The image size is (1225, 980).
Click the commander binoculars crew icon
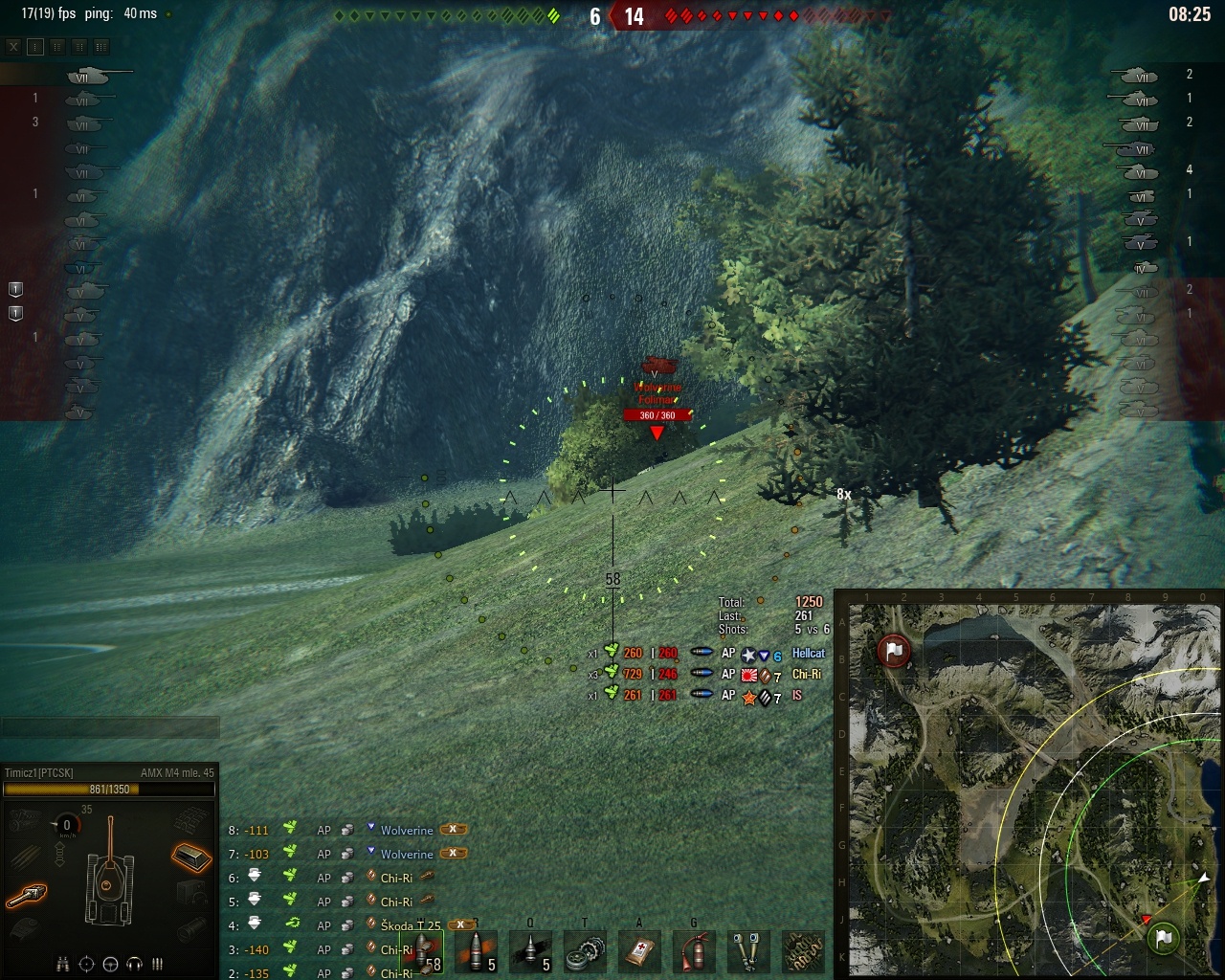click(x=63, y=964)
